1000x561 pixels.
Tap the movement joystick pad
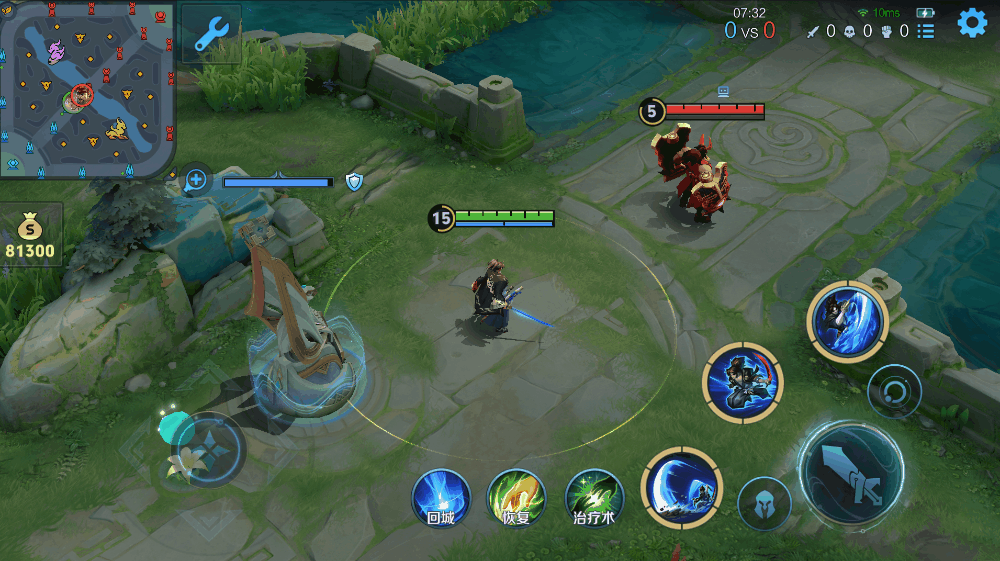pyautogui.click(x=208, y=448)
